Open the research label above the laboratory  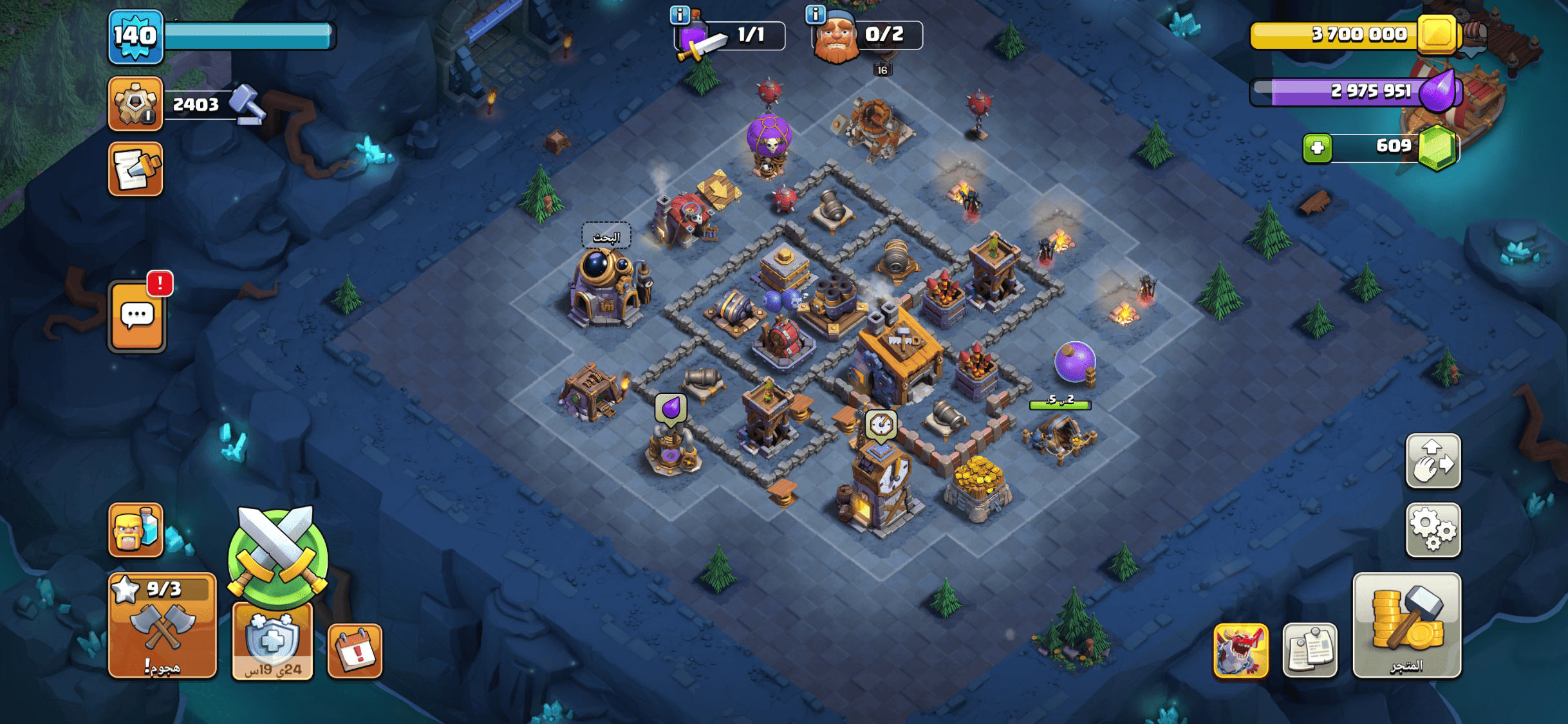click(x=606, y=237)
